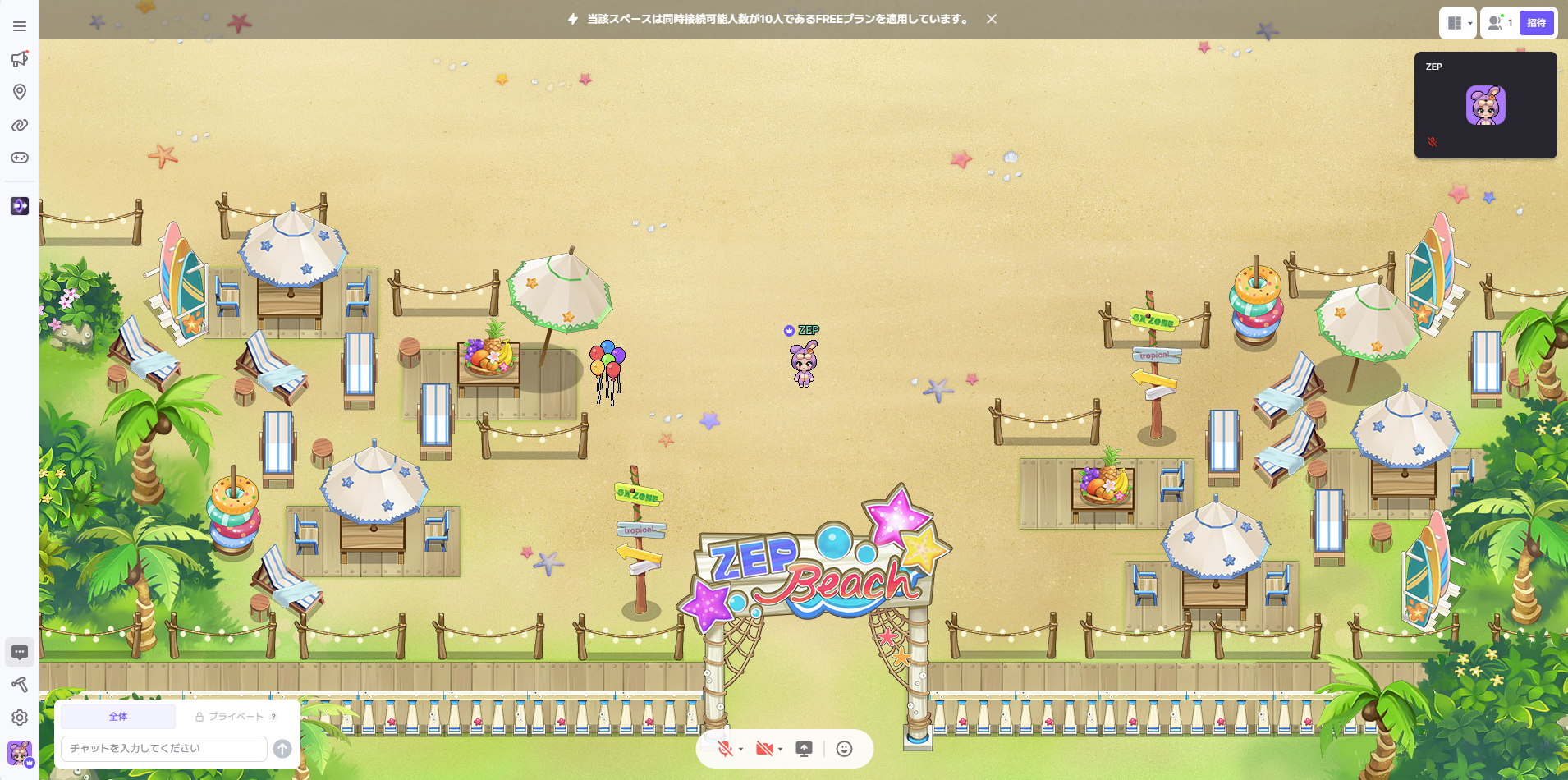Open the hammer build tool
Viewport: 1568px width, 780px height.
pyautogui.click(x=20, y=685)
